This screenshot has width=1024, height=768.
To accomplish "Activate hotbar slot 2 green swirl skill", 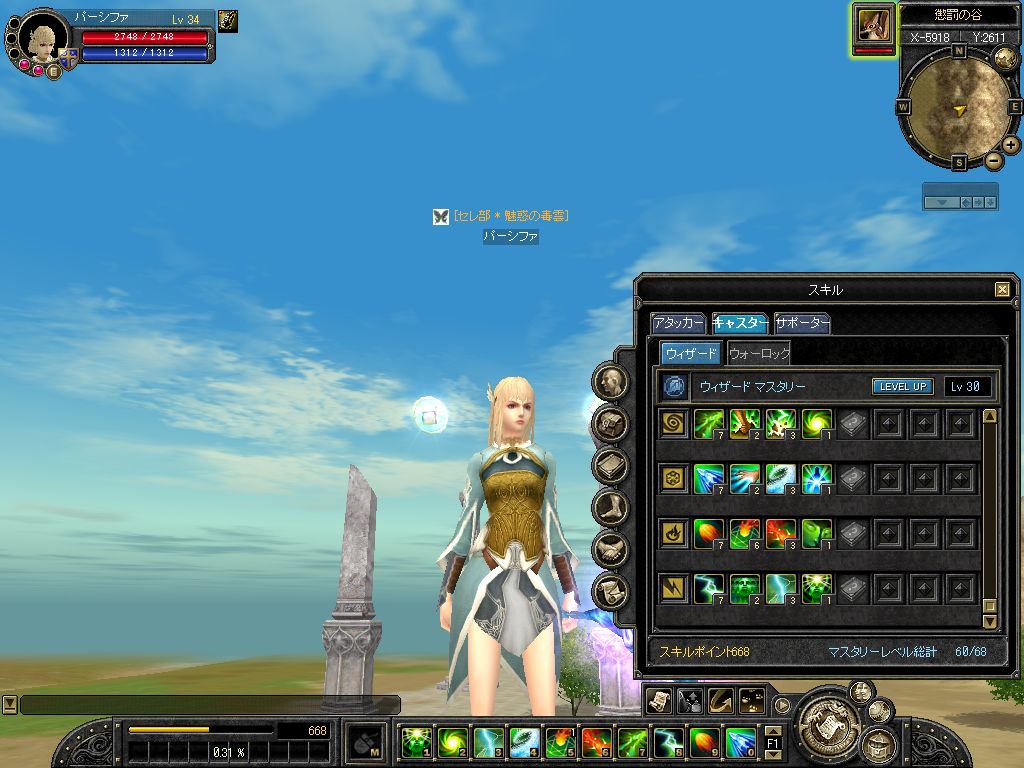I will tap(451, 742).
